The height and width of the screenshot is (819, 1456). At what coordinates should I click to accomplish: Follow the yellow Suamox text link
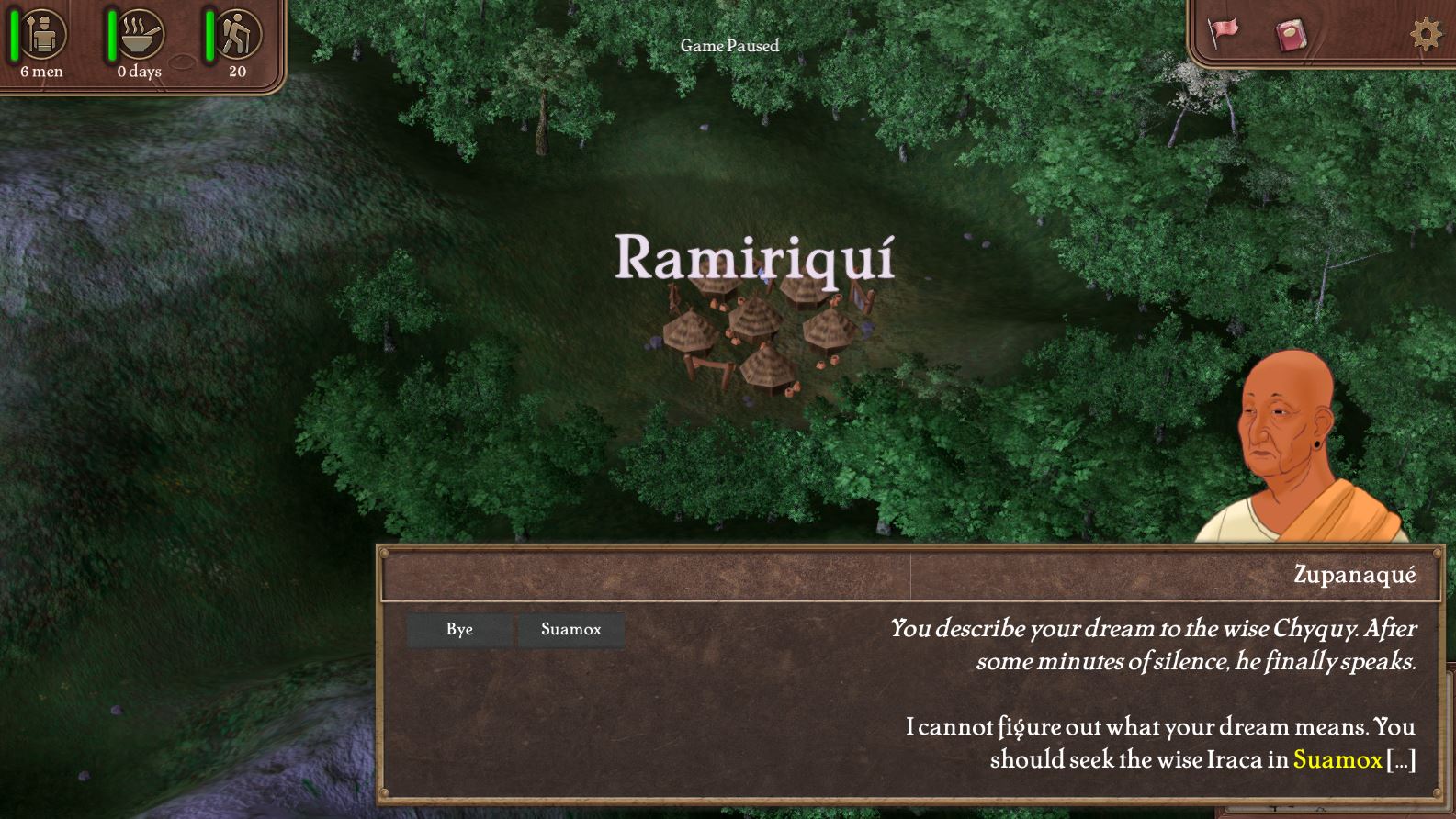(1337, 760)
